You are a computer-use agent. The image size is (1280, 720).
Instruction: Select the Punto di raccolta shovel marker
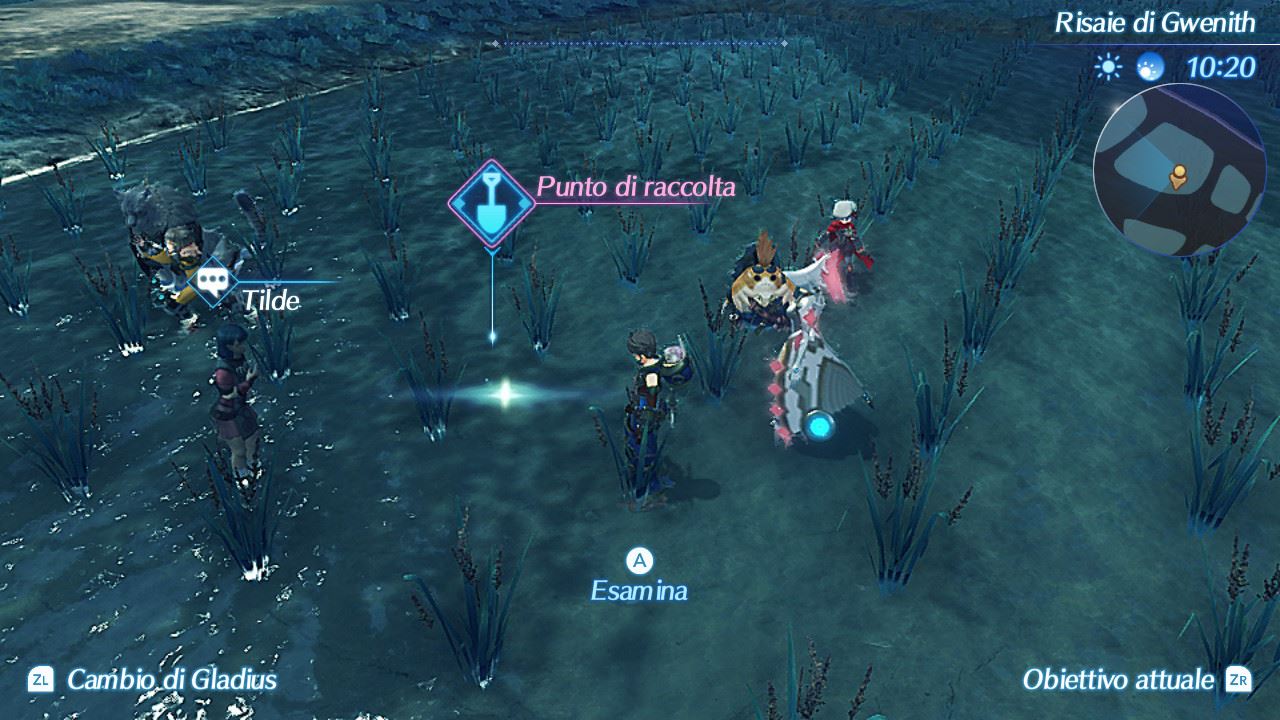490,204
